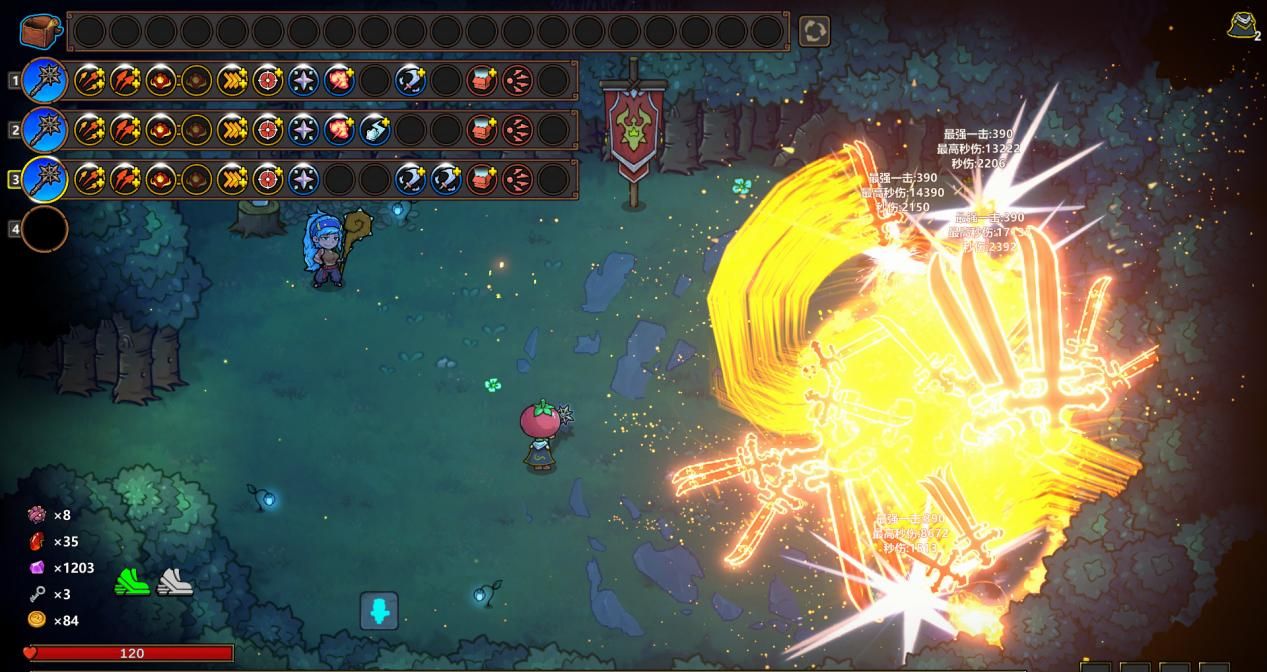
Task: Click the green boots icon
Action: coord(131,581)
